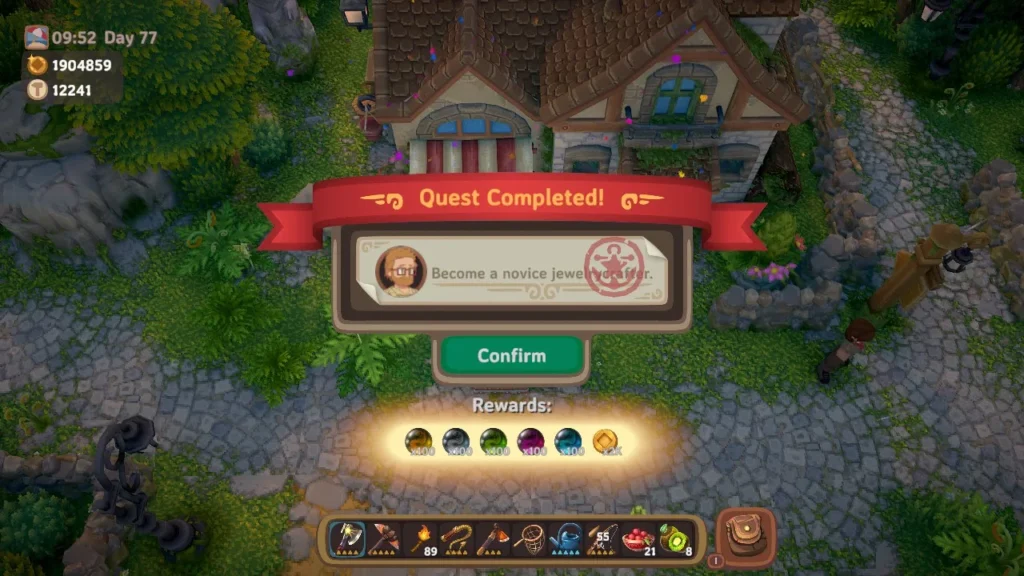Click the blue gem reward icon

click(x=566, y=441)
